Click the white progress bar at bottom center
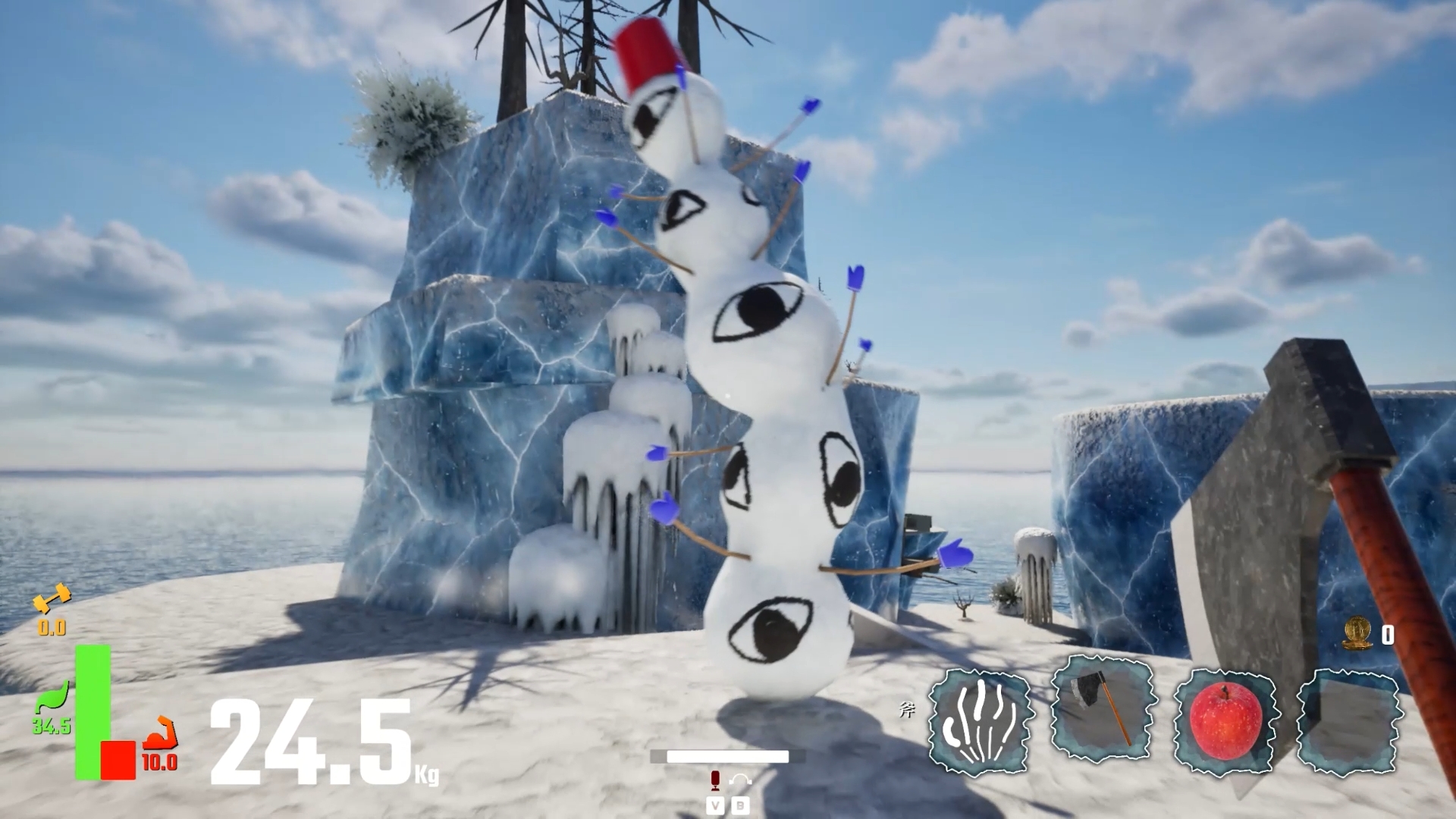Viewport: 1456px width, 819px height. pos(728,757)
